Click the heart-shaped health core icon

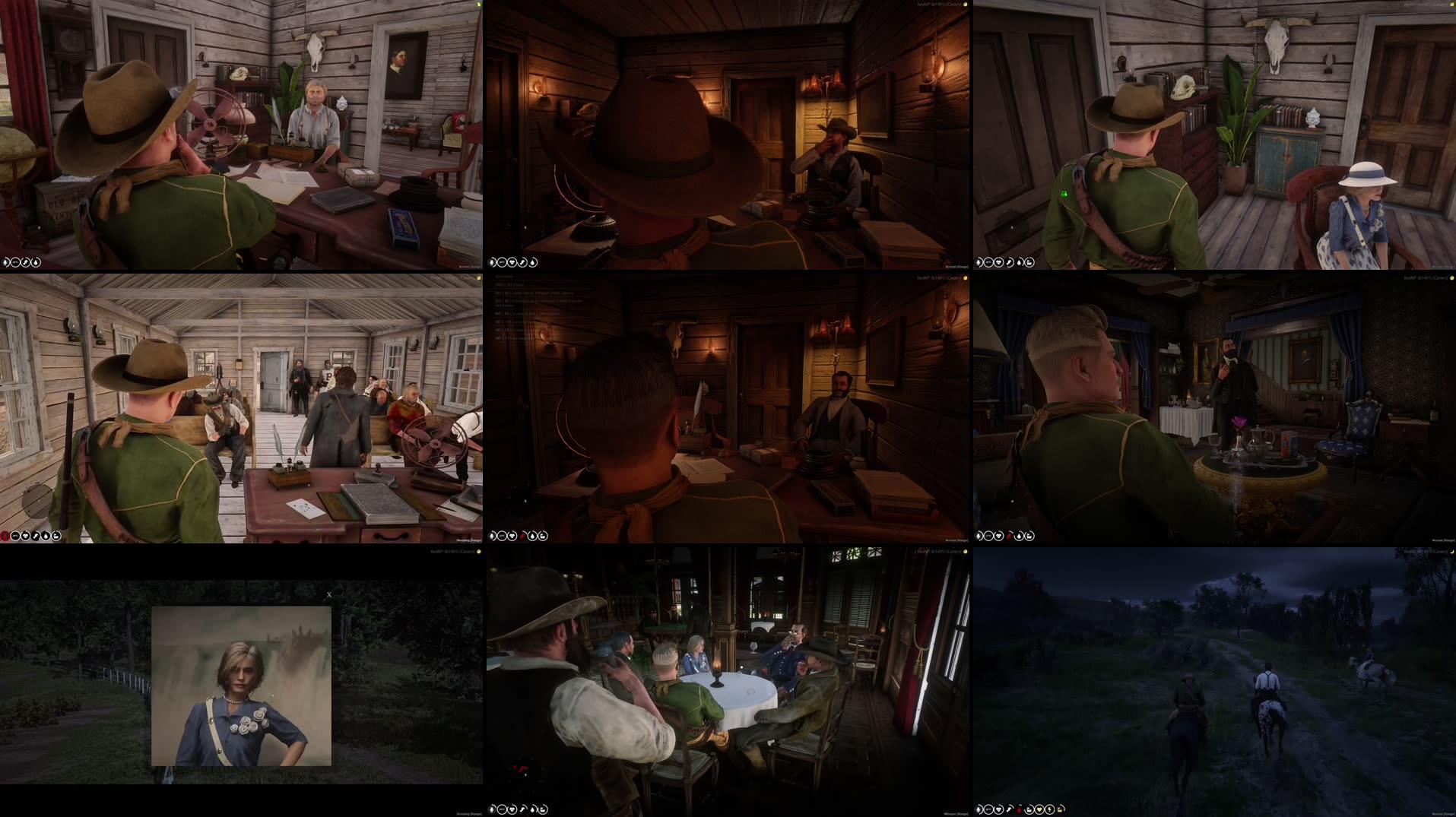(999, 809)
